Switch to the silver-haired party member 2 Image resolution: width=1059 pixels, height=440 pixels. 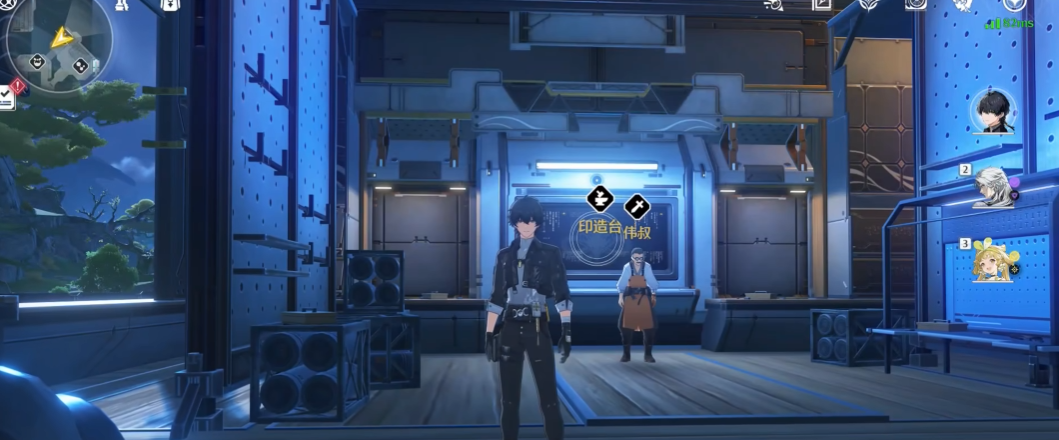pos(996,187)
